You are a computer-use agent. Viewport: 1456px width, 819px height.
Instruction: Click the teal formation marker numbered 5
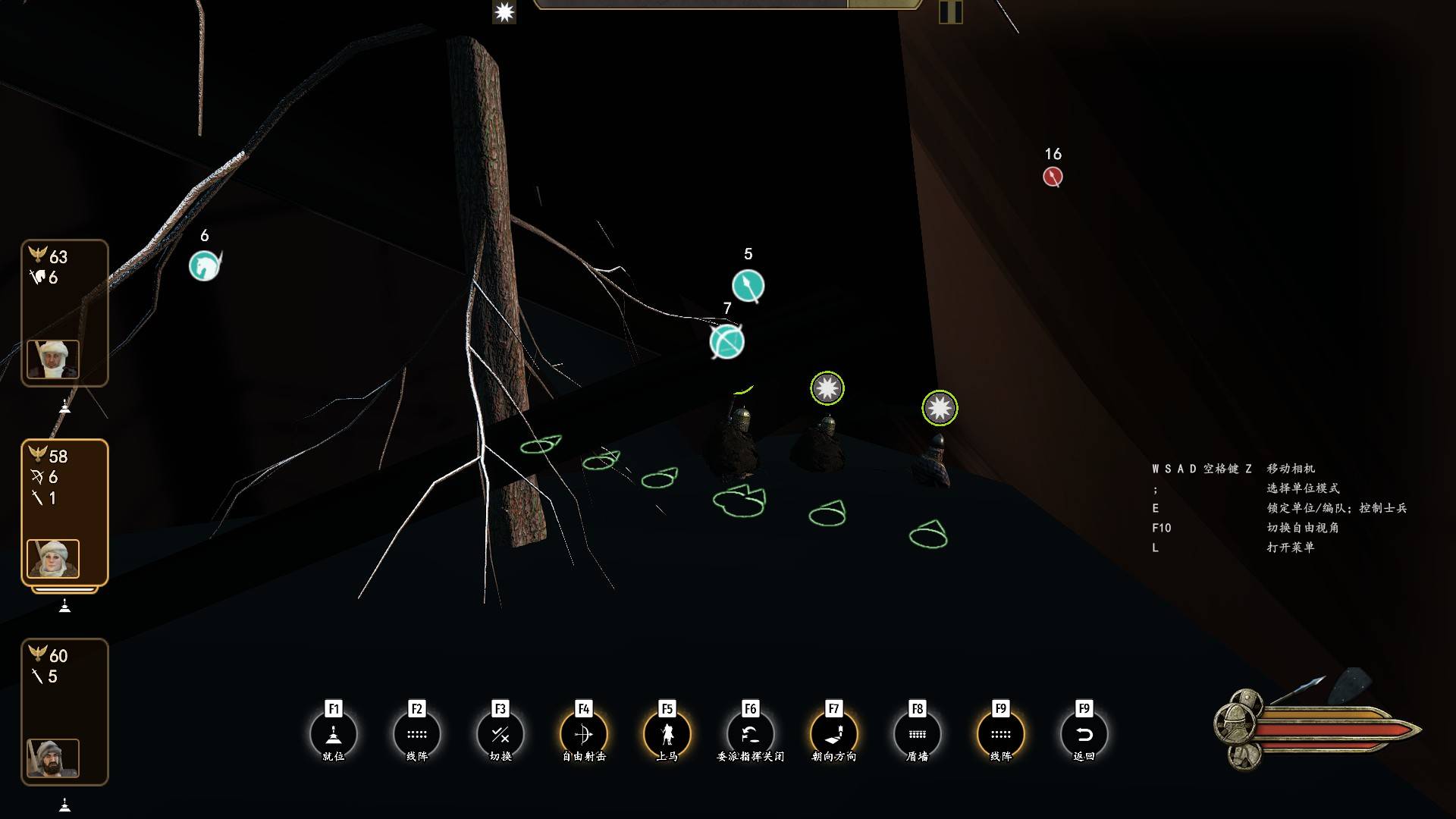pyautogui.click(x=748, y=286)
